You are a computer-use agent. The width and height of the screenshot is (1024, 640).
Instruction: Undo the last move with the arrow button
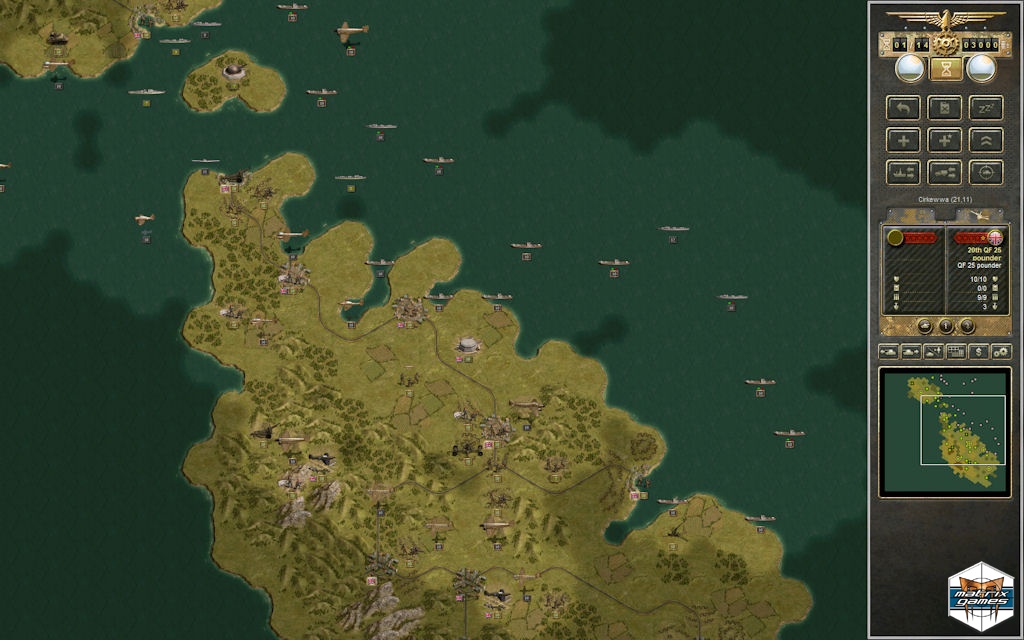coord(903,107)
